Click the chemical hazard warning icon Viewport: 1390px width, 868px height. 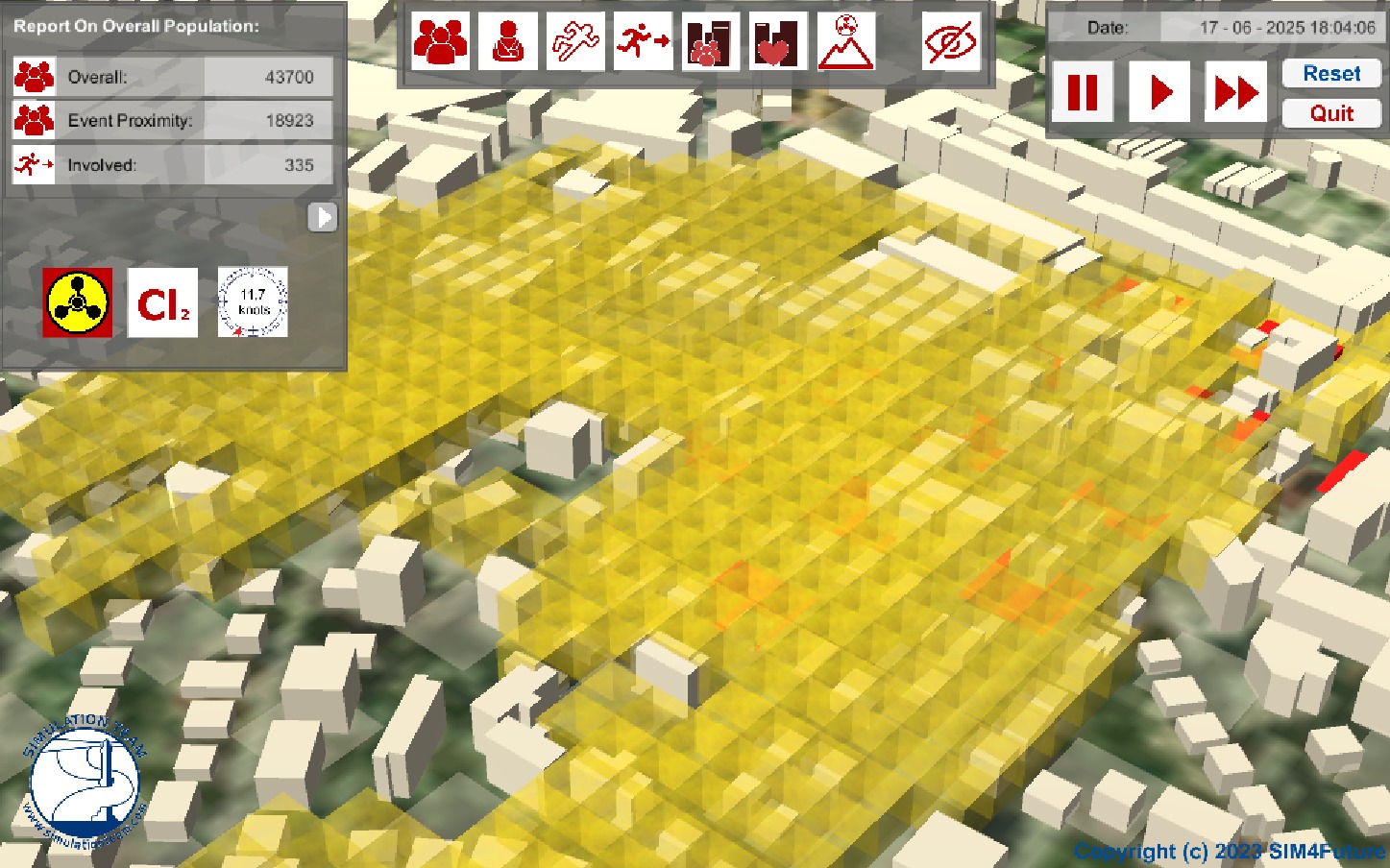click(x=78, y=302)
